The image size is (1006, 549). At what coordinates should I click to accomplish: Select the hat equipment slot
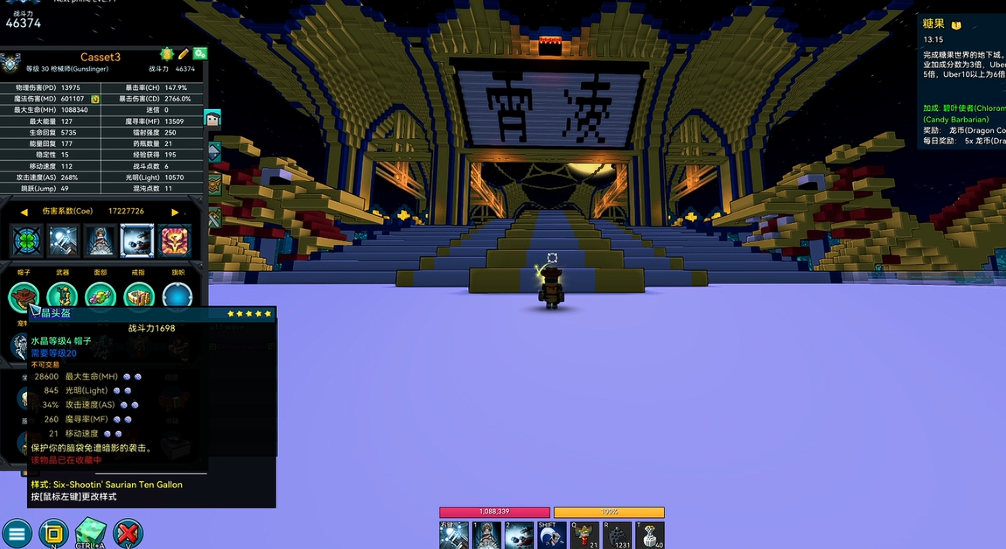point(24,296)
